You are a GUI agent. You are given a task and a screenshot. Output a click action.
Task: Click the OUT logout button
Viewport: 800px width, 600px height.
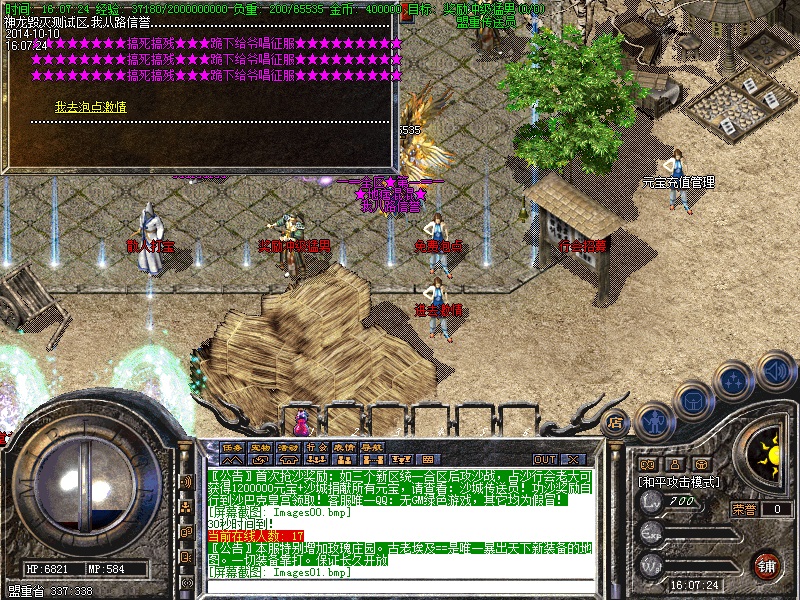tap(545, 459)
